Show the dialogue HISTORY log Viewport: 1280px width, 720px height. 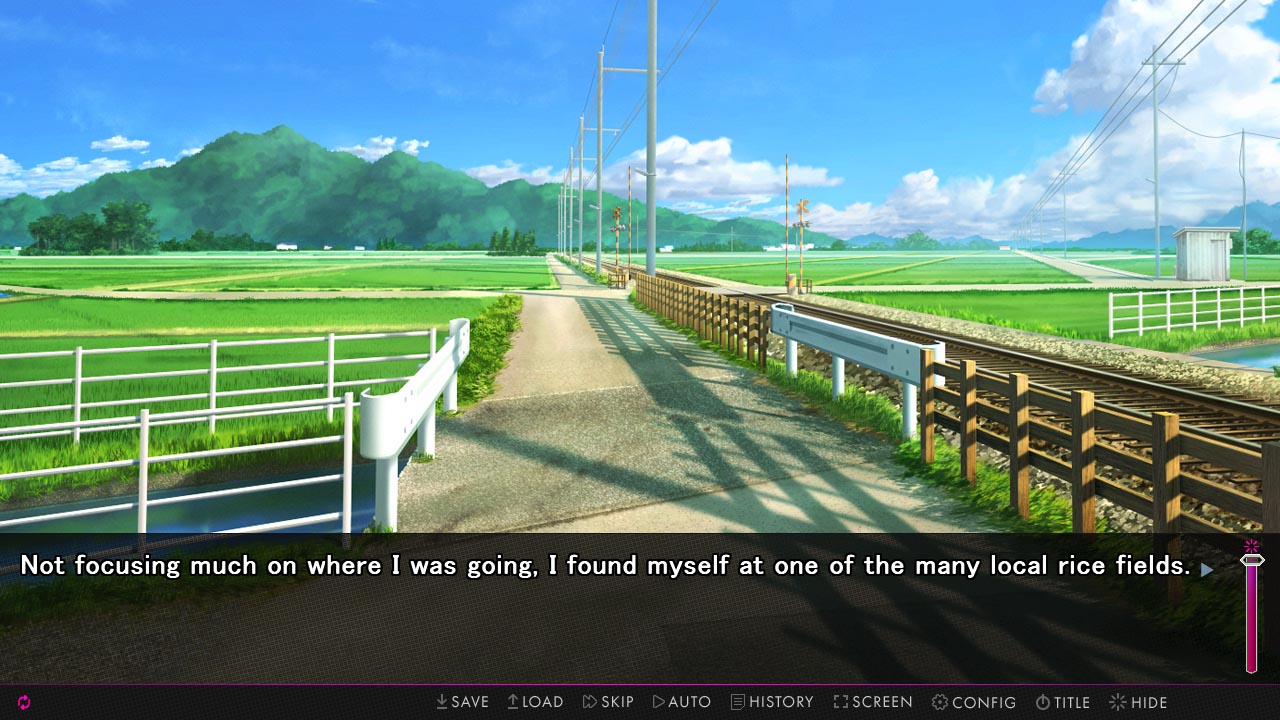tap(772, 702)
